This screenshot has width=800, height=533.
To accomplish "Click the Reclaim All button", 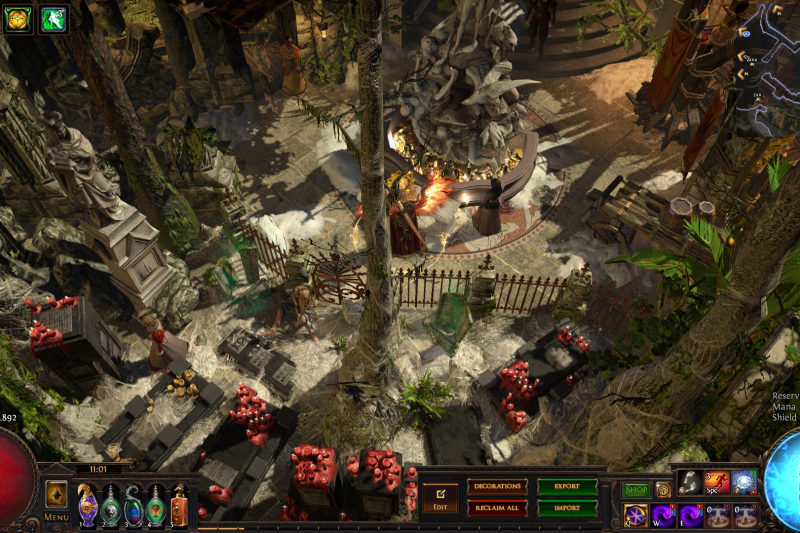I will 497,507.
